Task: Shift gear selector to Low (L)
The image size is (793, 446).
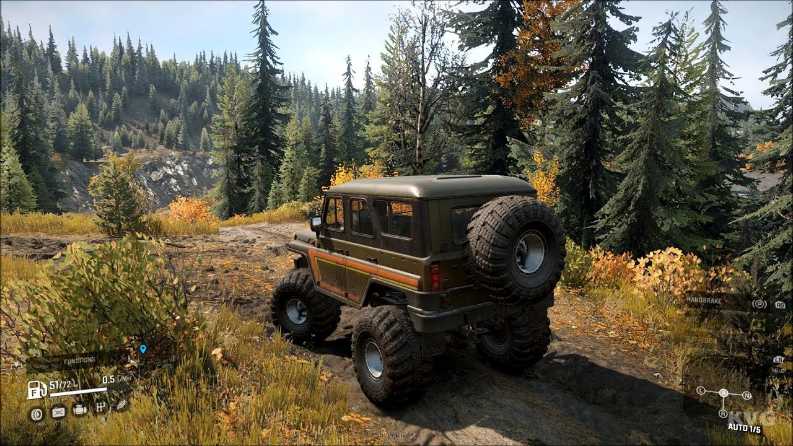Action: (x=701, y=391)
